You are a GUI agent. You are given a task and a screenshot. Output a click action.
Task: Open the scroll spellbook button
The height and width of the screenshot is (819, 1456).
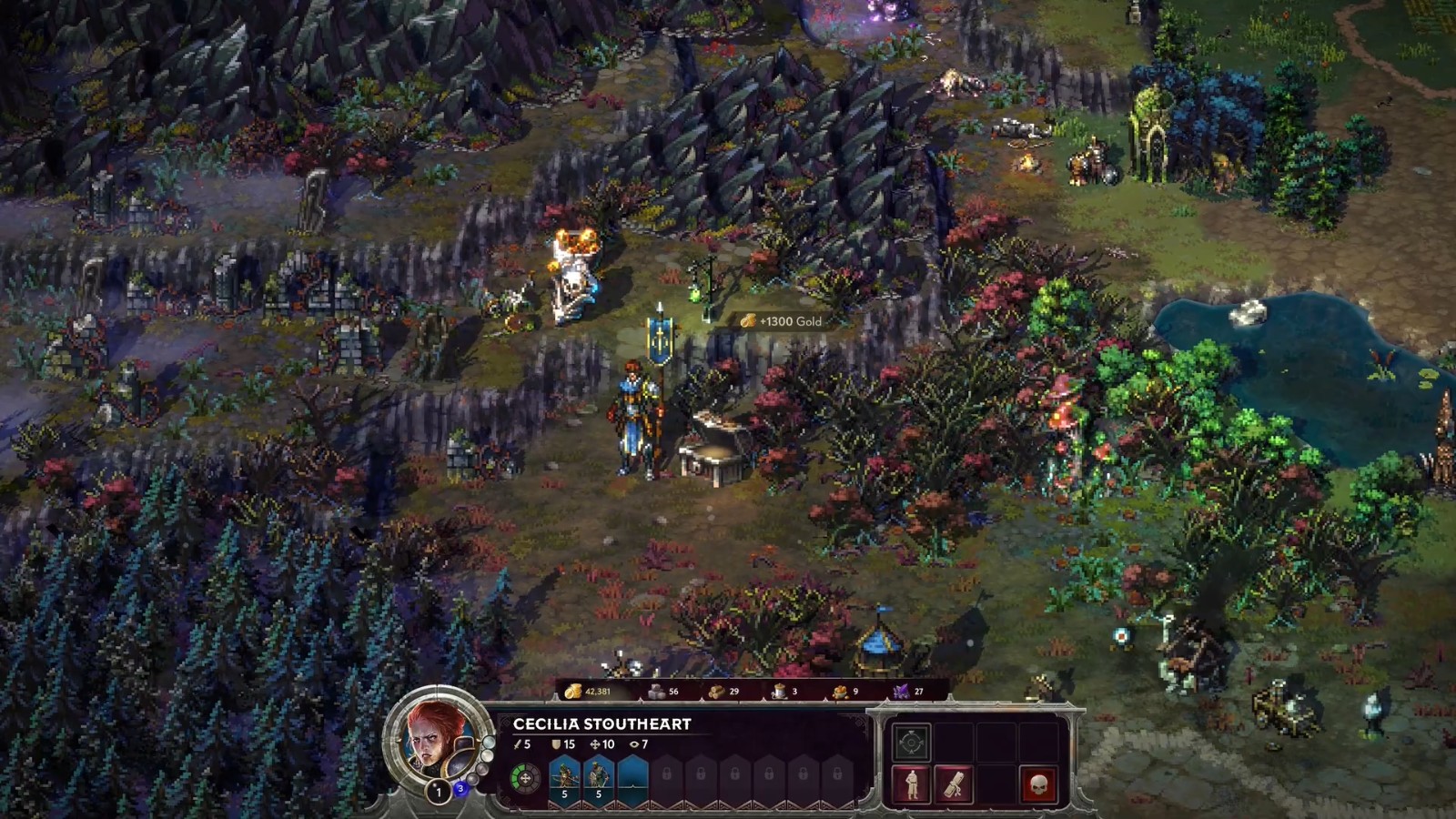tap(954, 784)
